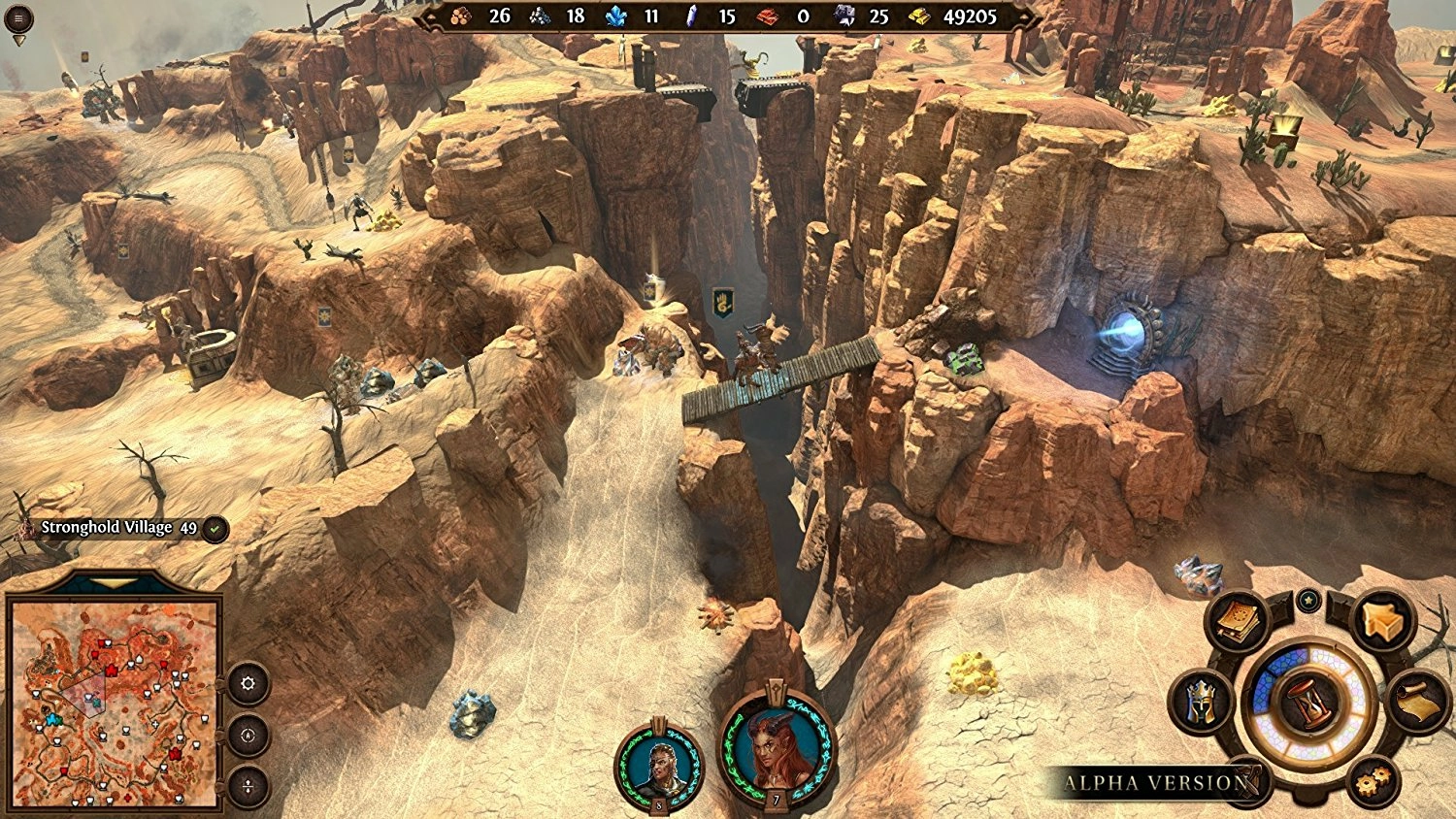Open the main menu button in top-left corner
This screenshot has height=819, width=1456.
[x=18, y=18]
